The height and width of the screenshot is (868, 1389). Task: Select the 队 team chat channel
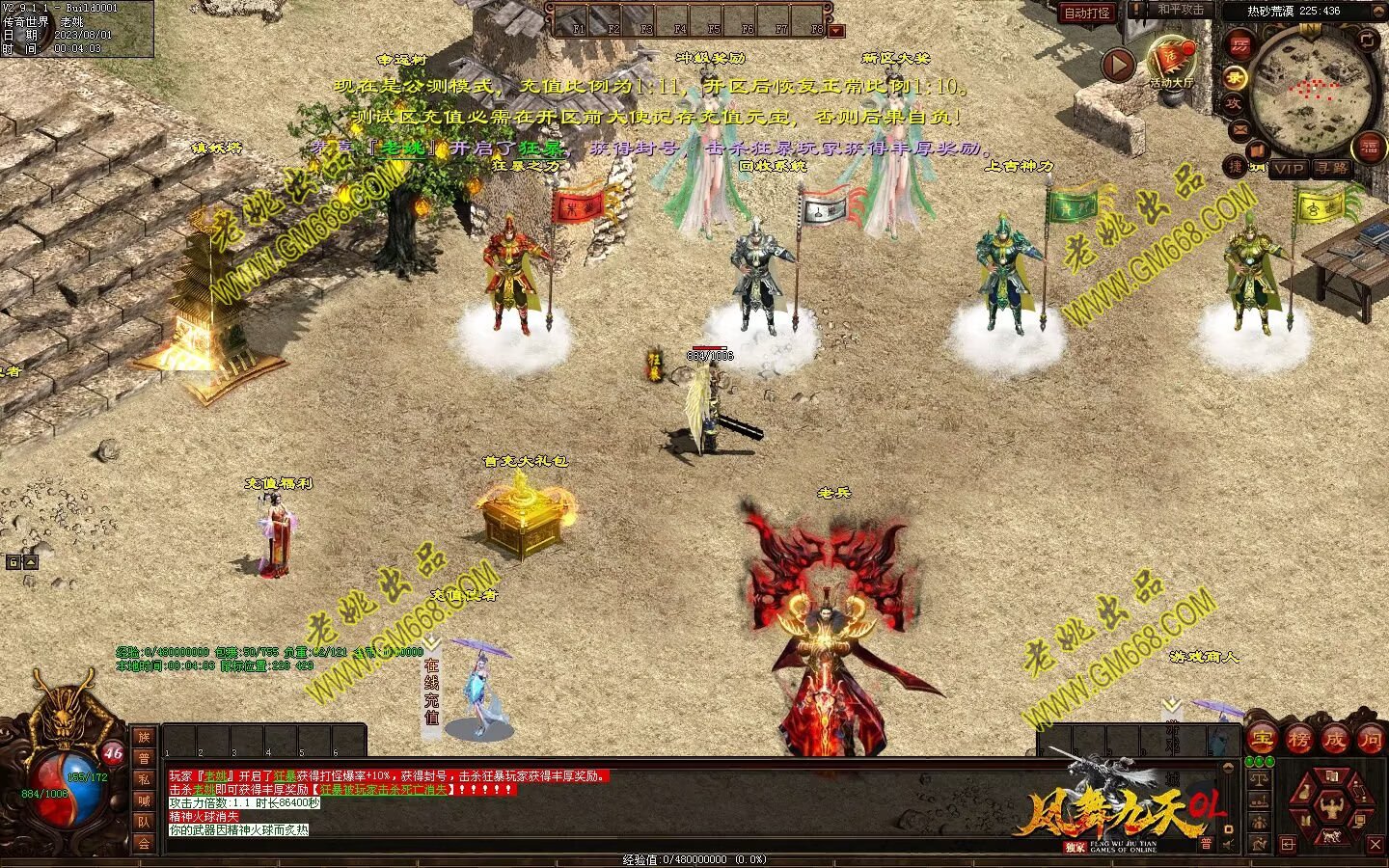point(144,822)
